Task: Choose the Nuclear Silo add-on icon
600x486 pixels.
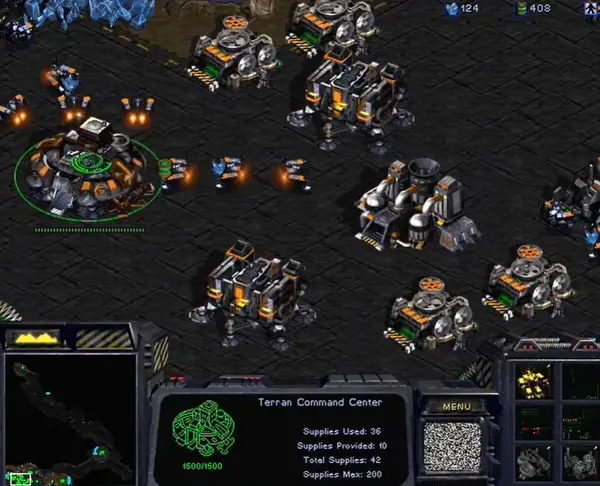Action: pos(578,461)
